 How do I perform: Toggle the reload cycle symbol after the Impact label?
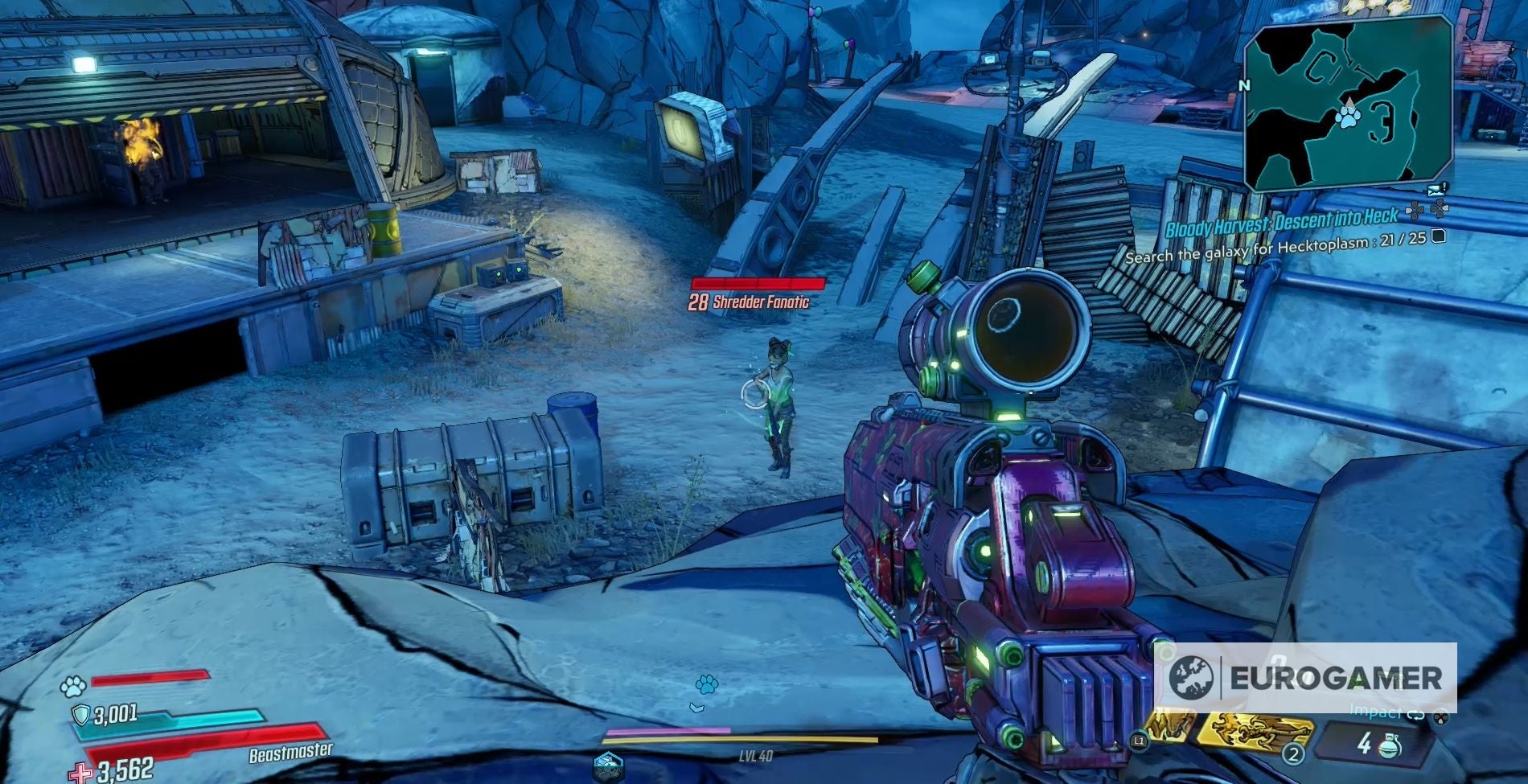coord(1416,716)
